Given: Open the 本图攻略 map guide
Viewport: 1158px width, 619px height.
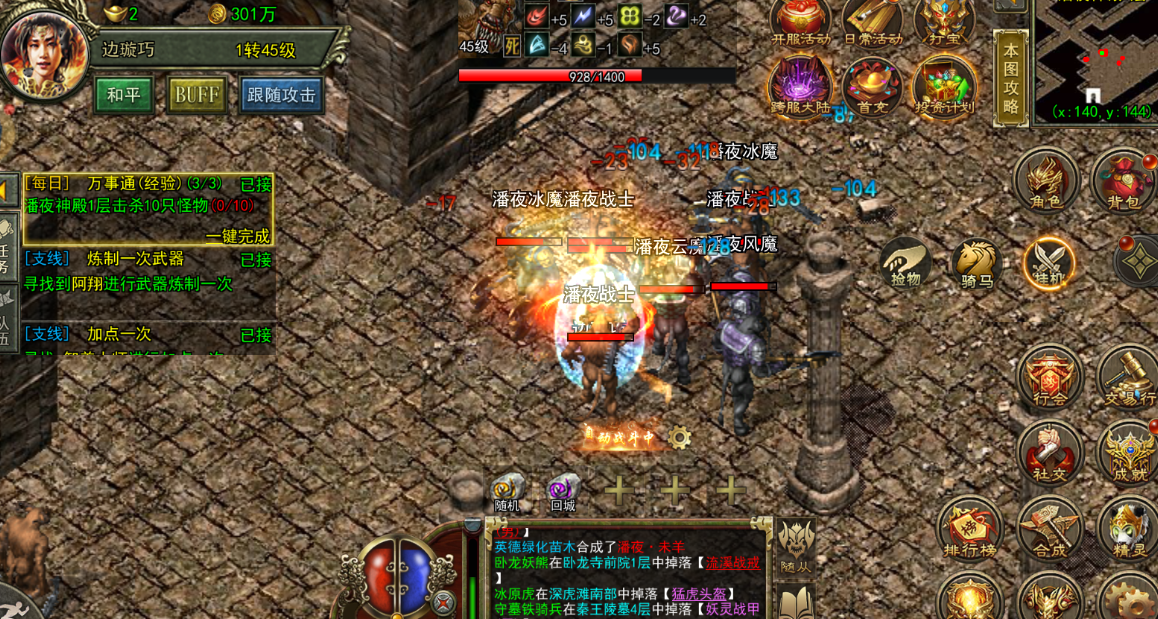Looking at the screenshot, I should pos(1011,78).
